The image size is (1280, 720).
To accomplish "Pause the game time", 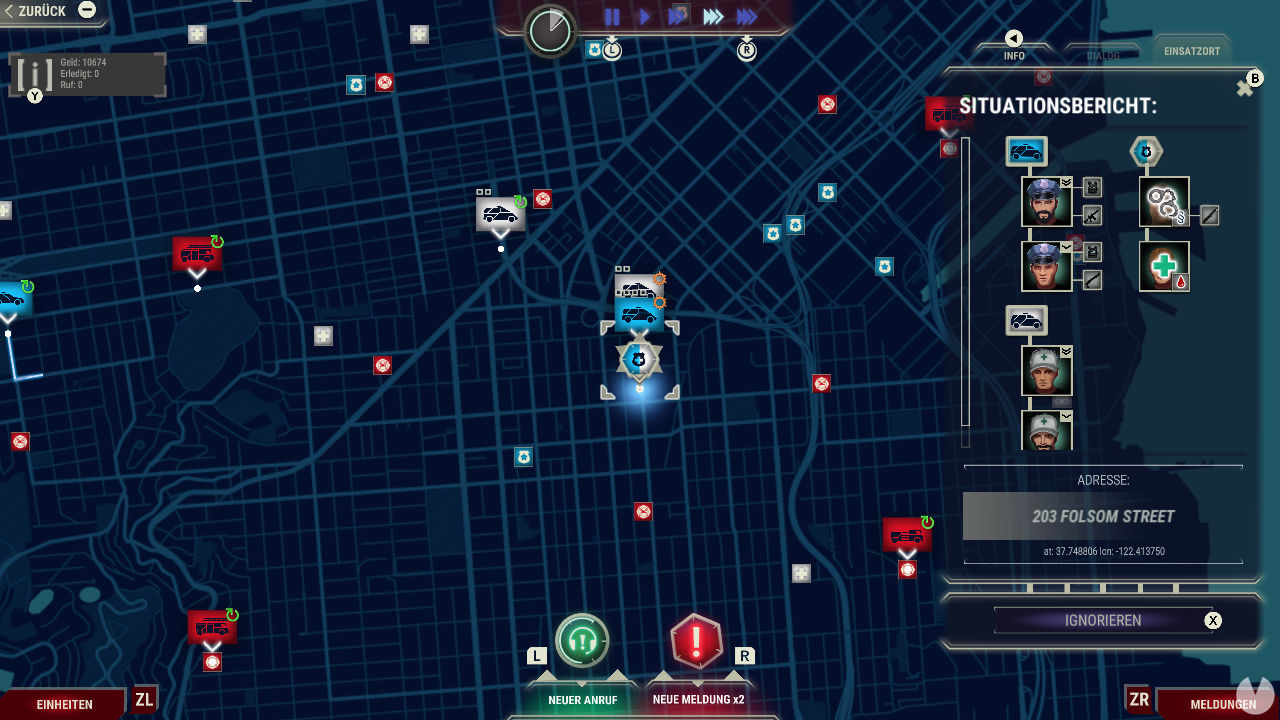I will pos(612,16).
